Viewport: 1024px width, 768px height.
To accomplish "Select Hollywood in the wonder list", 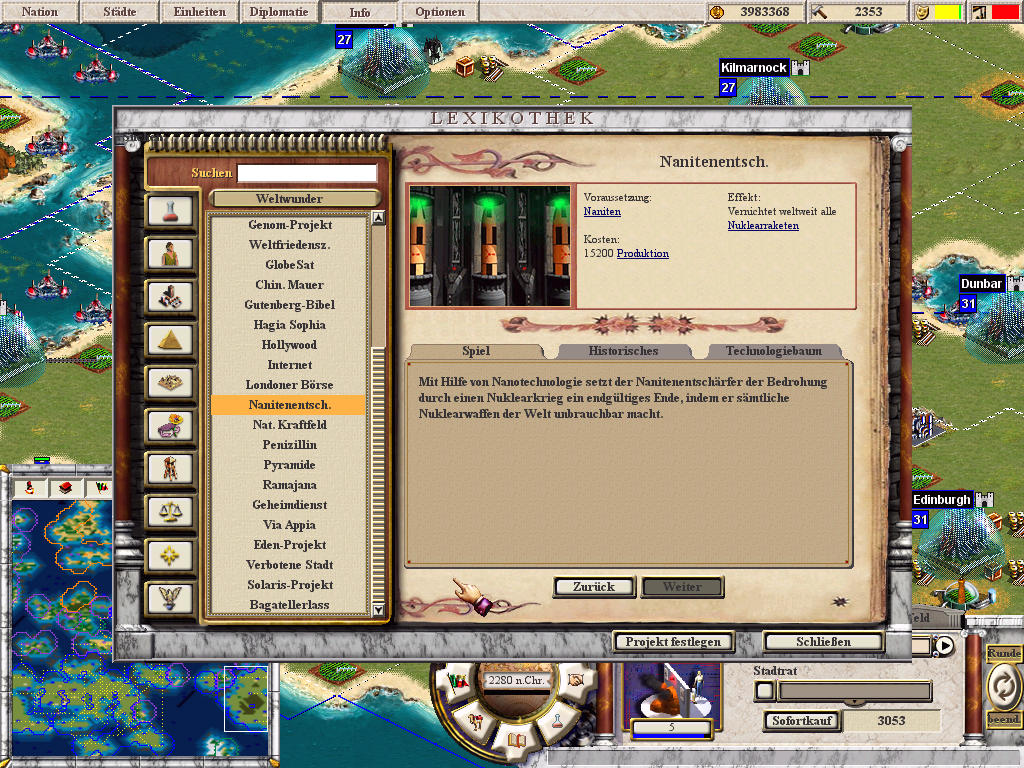I will coord(289,345).
